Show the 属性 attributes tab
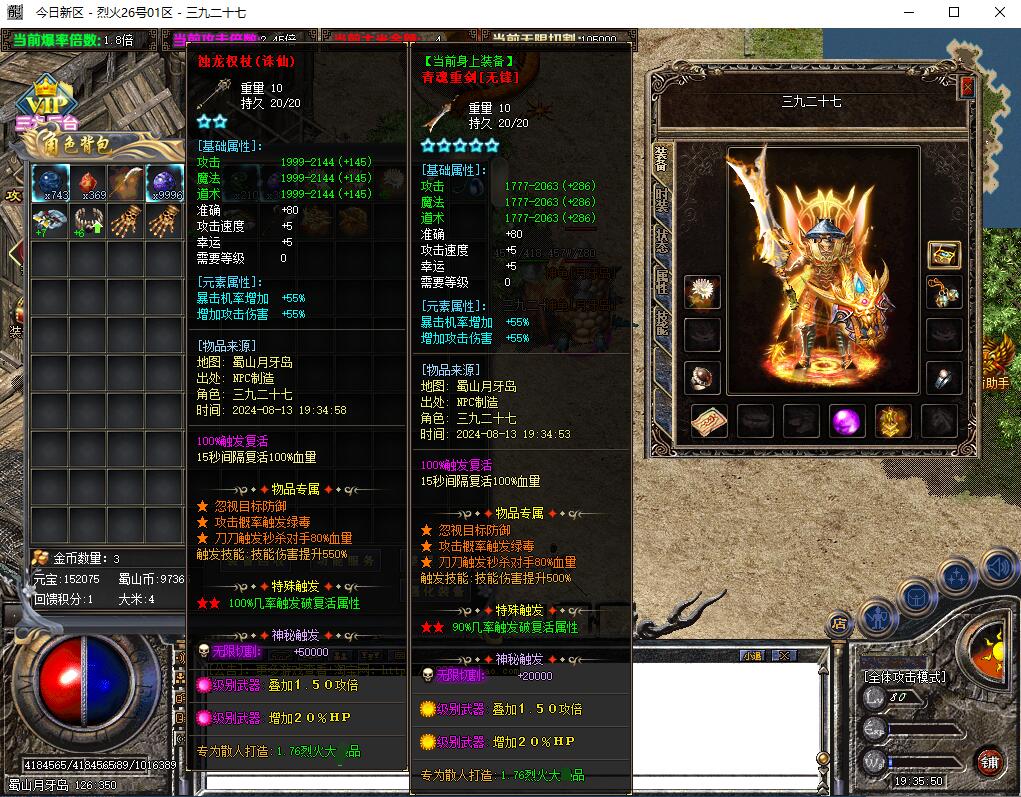 pyautogui.click(x=662, y=282)
